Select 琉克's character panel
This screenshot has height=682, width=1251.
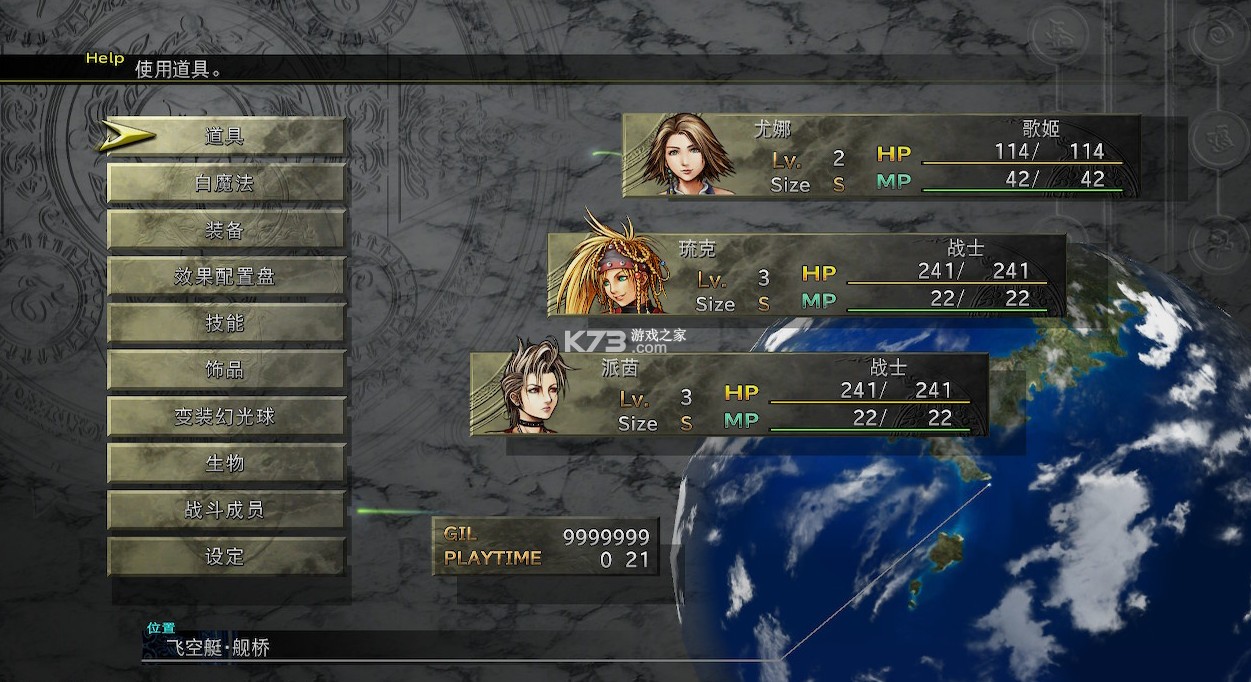(805, 275)
